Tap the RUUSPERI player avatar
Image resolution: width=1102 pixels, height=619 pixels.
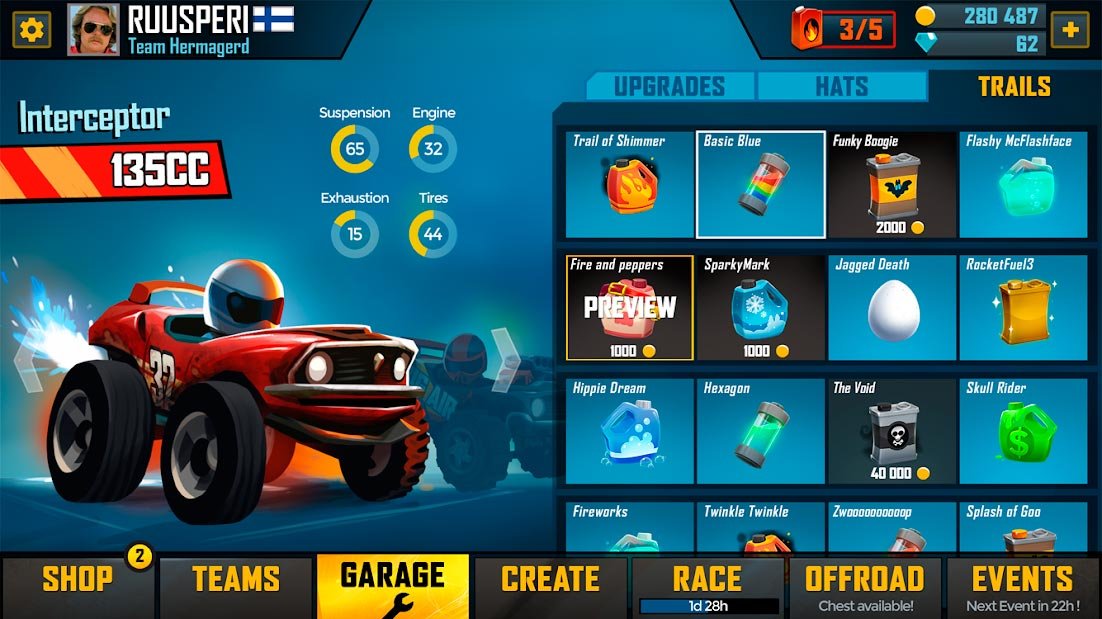tap(93, 30)
